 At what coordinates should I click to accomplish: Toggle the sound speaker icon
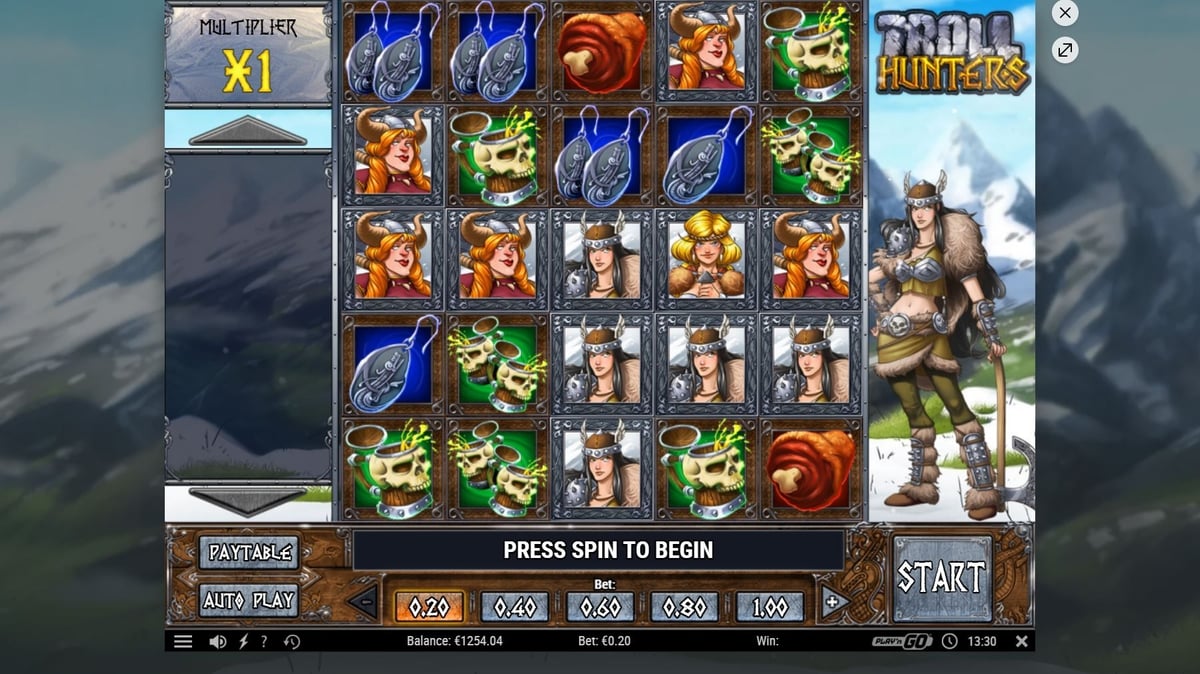click(217, 642)
